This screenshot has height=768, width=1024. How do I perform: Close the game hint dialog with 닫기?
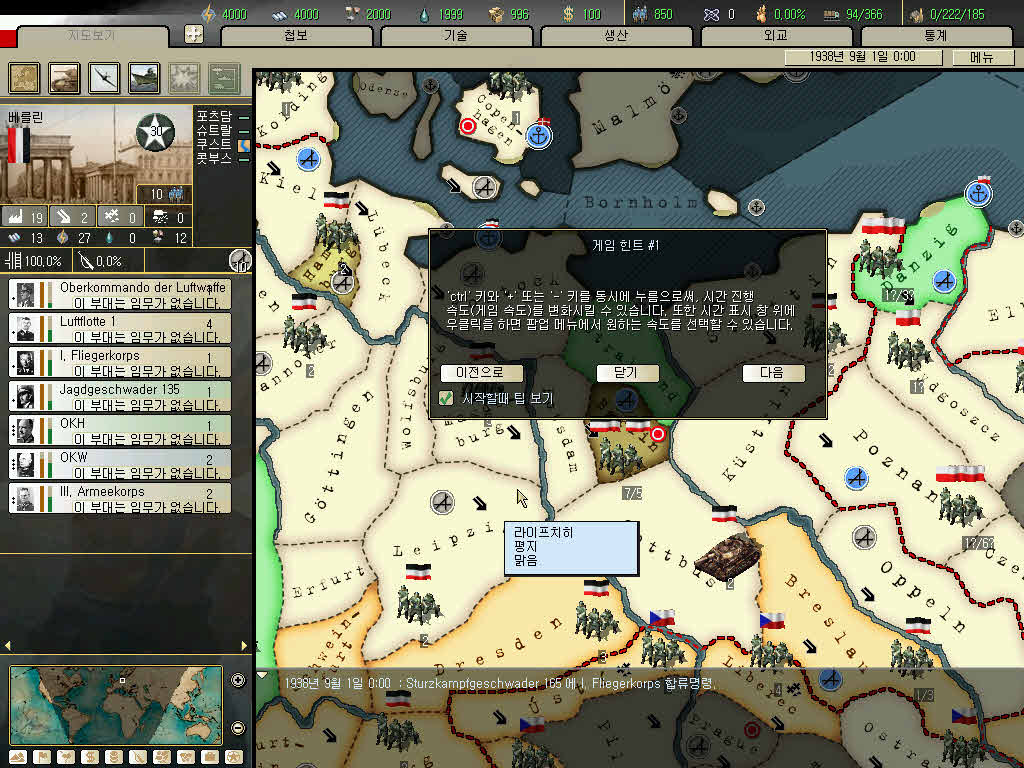628,373
